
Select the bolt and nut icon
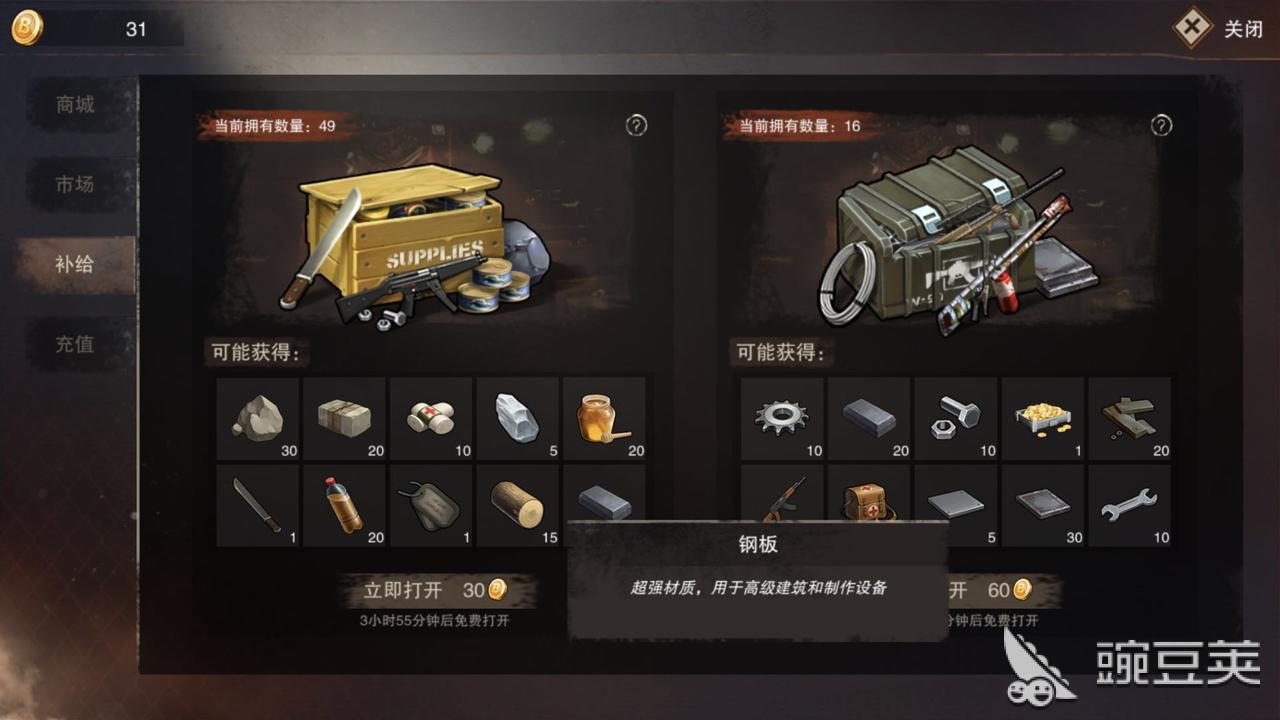(x=955, y=418)
